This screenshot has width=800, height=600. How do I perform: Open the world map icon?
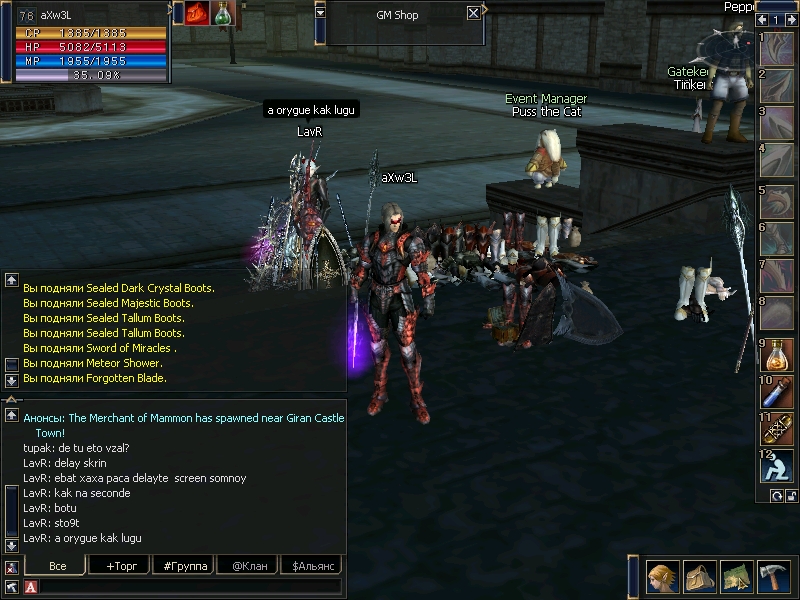pyautogui.click(x=735, y=577)
